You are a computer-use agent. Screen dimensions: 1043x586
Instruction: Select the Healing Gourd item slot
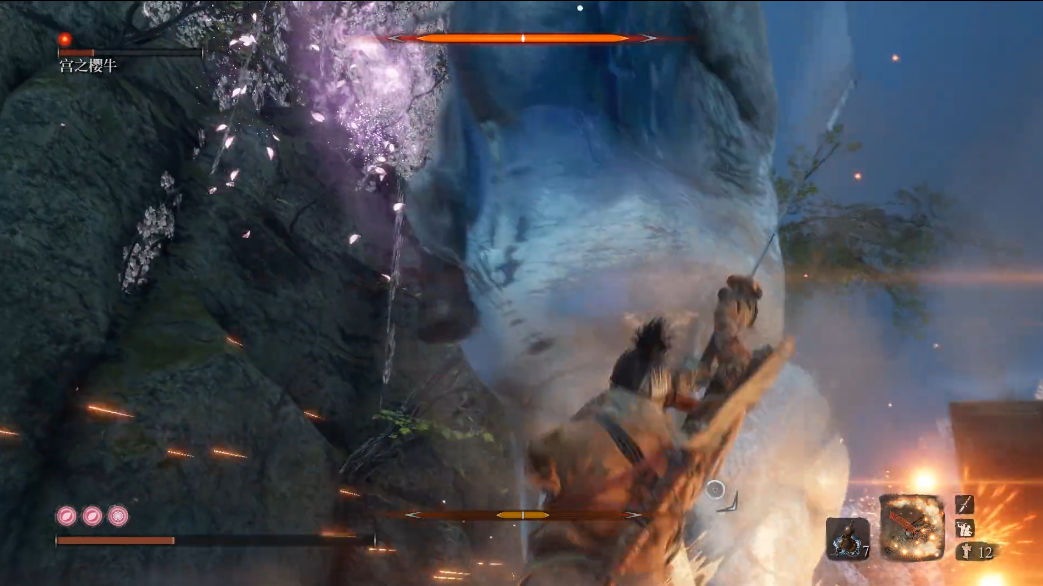[x=846, y=538]
